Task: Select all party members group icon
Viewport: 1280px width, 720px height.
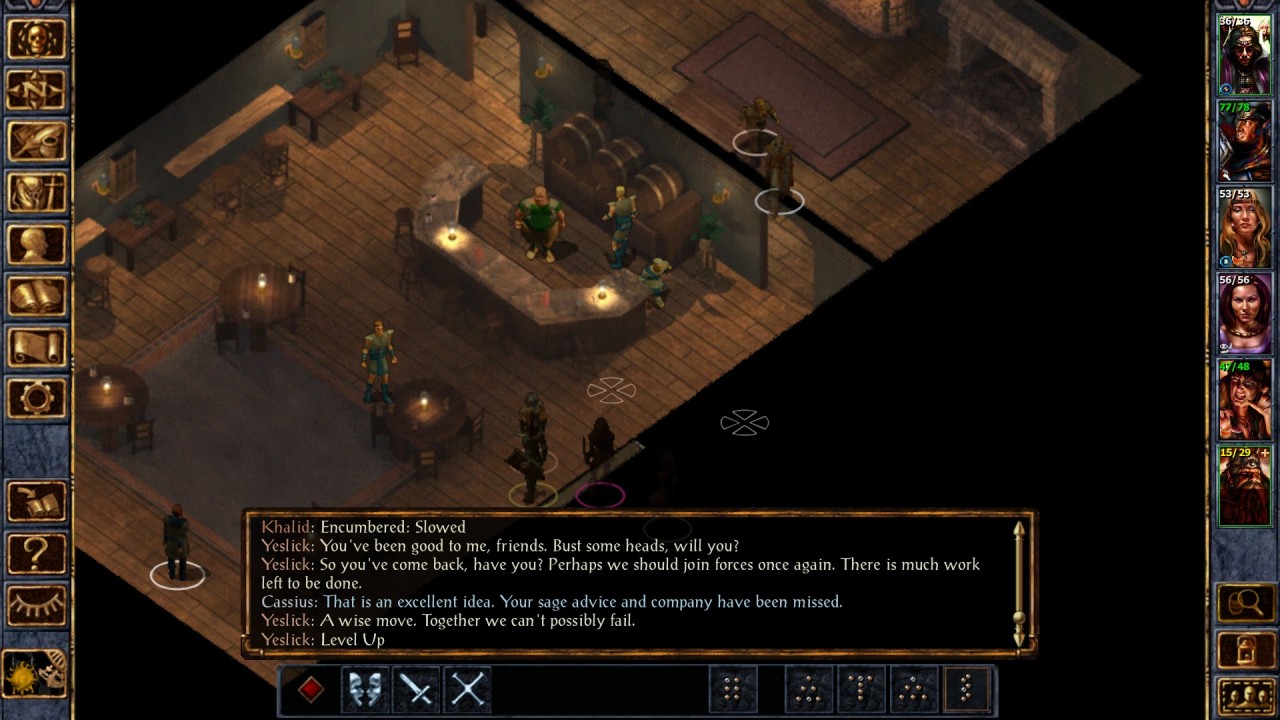Action: click(1246, 692)
